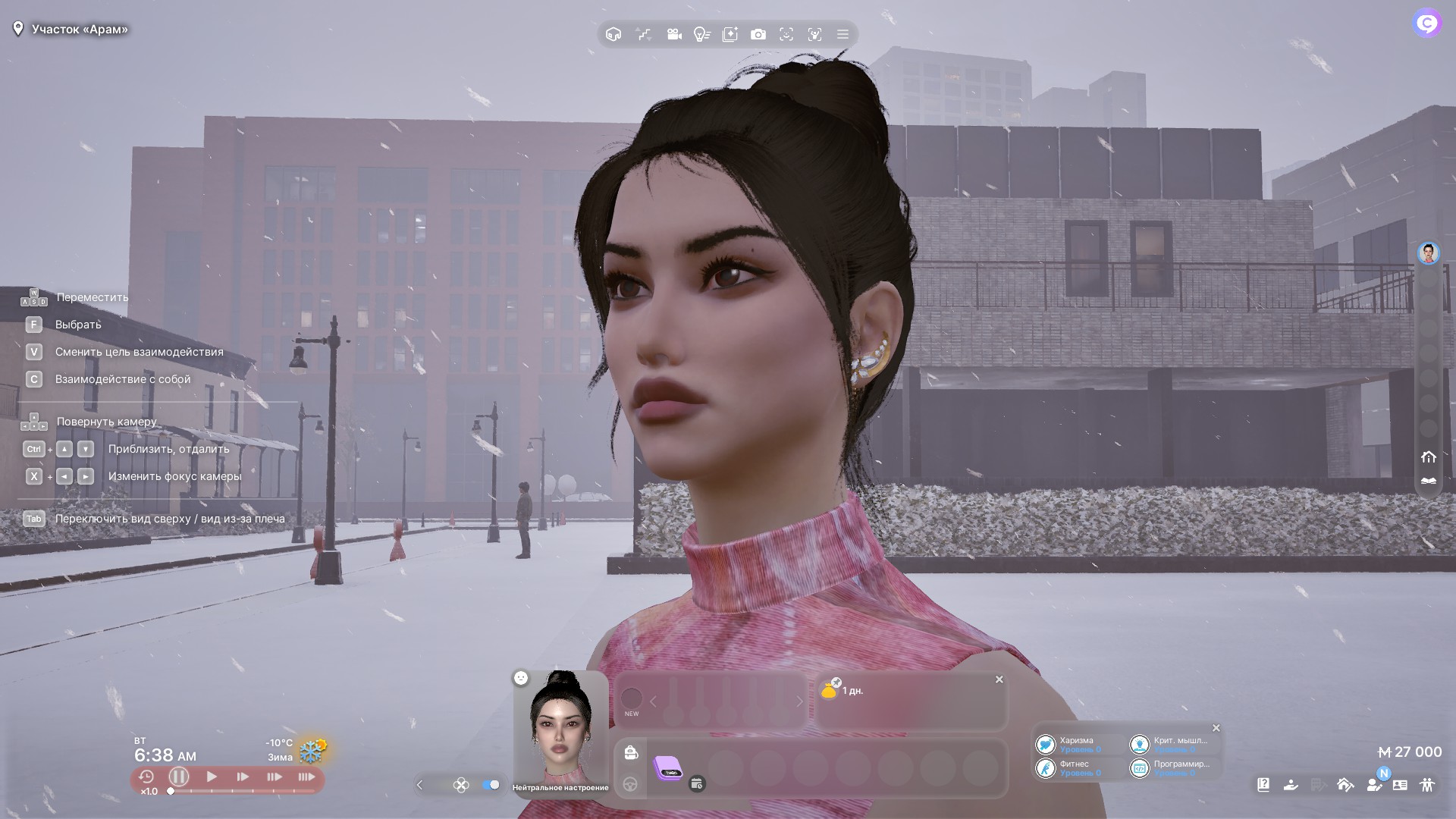Close the 1 дн. notification panel
Image resolution: width=1456 pixels, height=819 pixels.
point(999,679)
